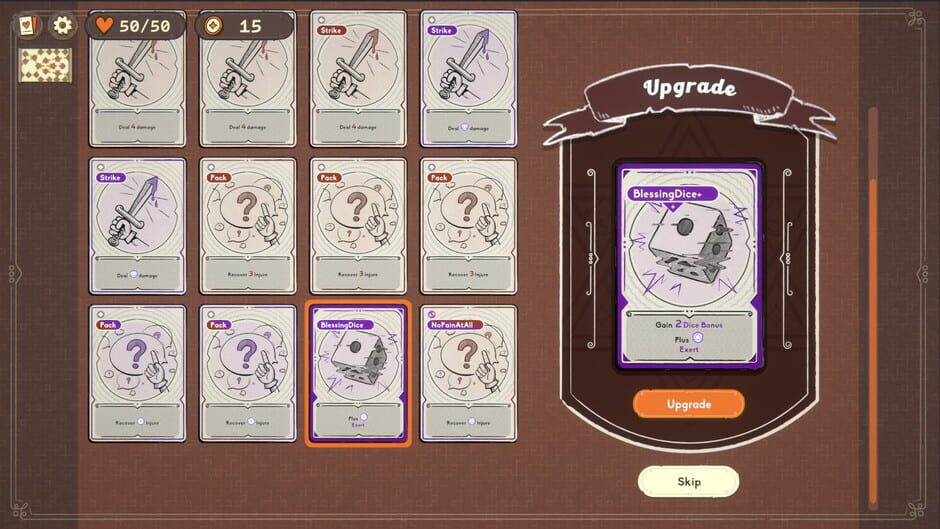Open the settings gear
The image size is (940, 529).
click(62, 25)
